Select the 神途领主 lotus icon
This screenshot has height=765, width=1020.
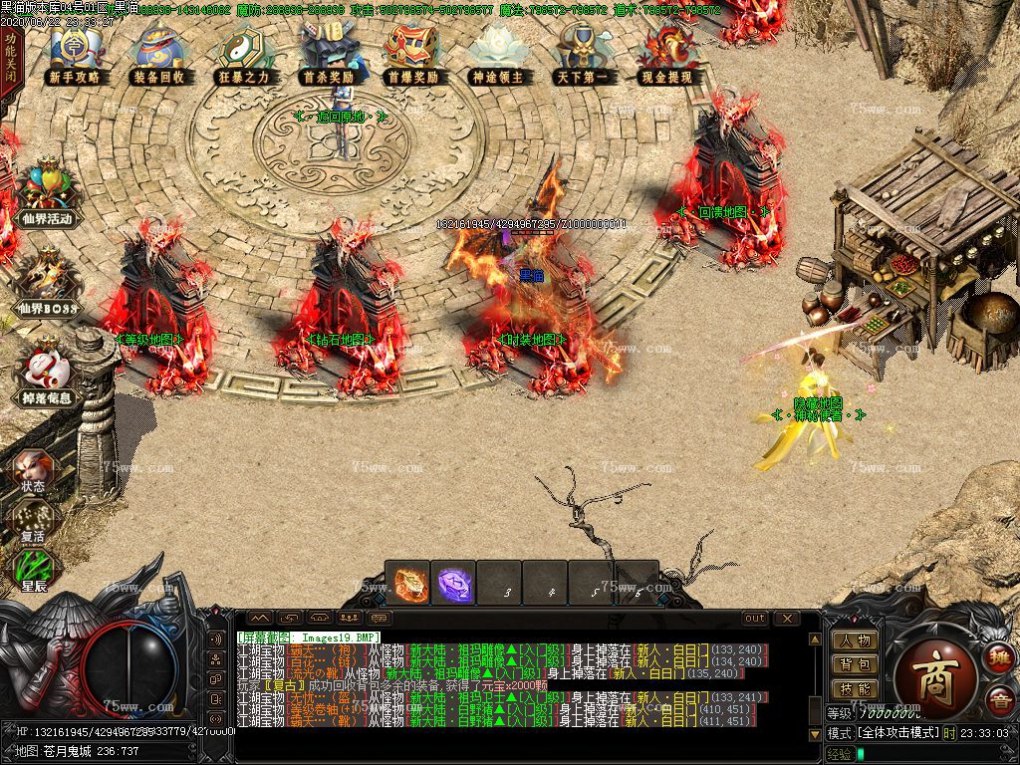[x=499, y=54]
